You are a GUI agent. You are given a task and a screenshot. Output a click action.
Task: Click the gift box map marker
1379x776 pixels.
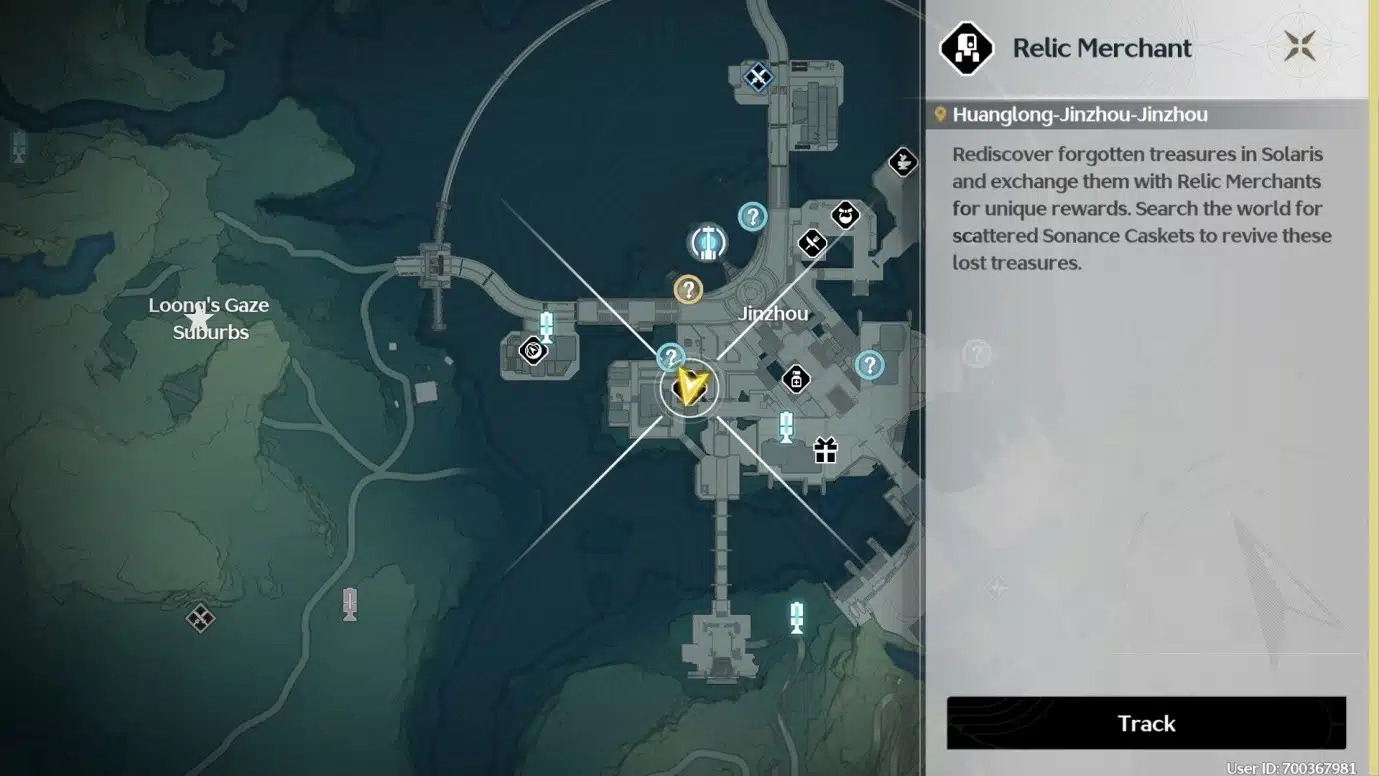(825, 450)
